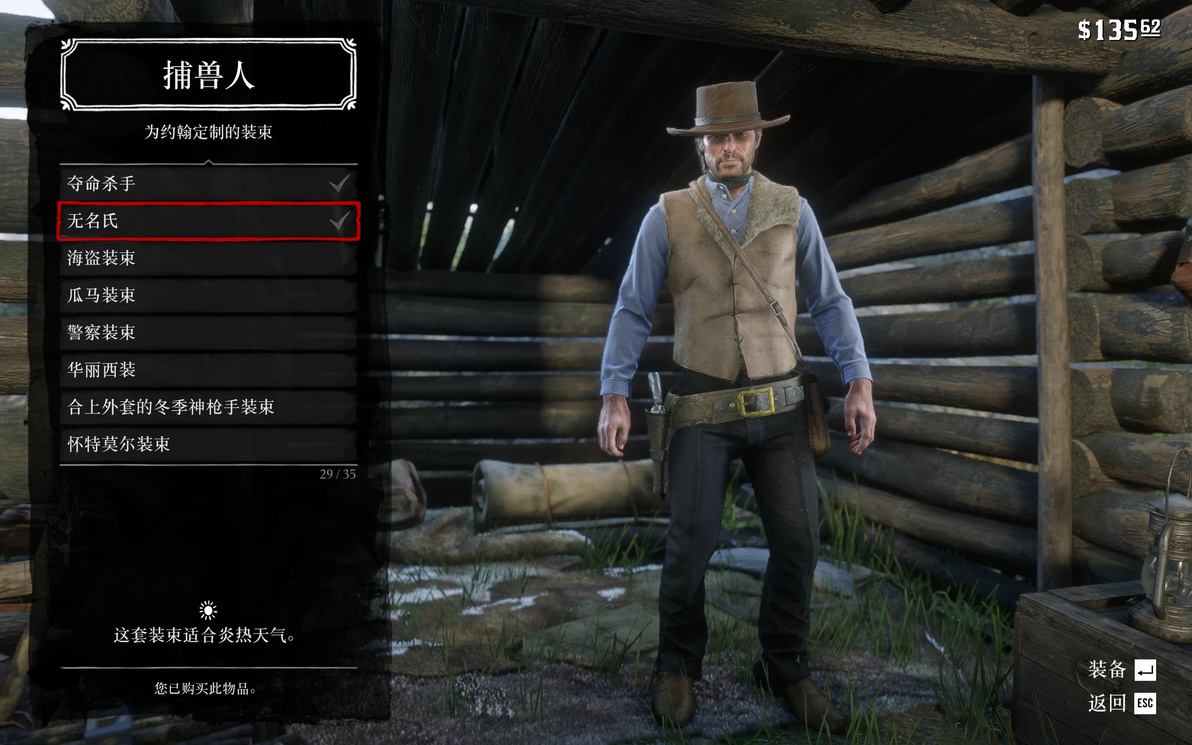Select the 夺命杀手 outfit

[208, 184]
